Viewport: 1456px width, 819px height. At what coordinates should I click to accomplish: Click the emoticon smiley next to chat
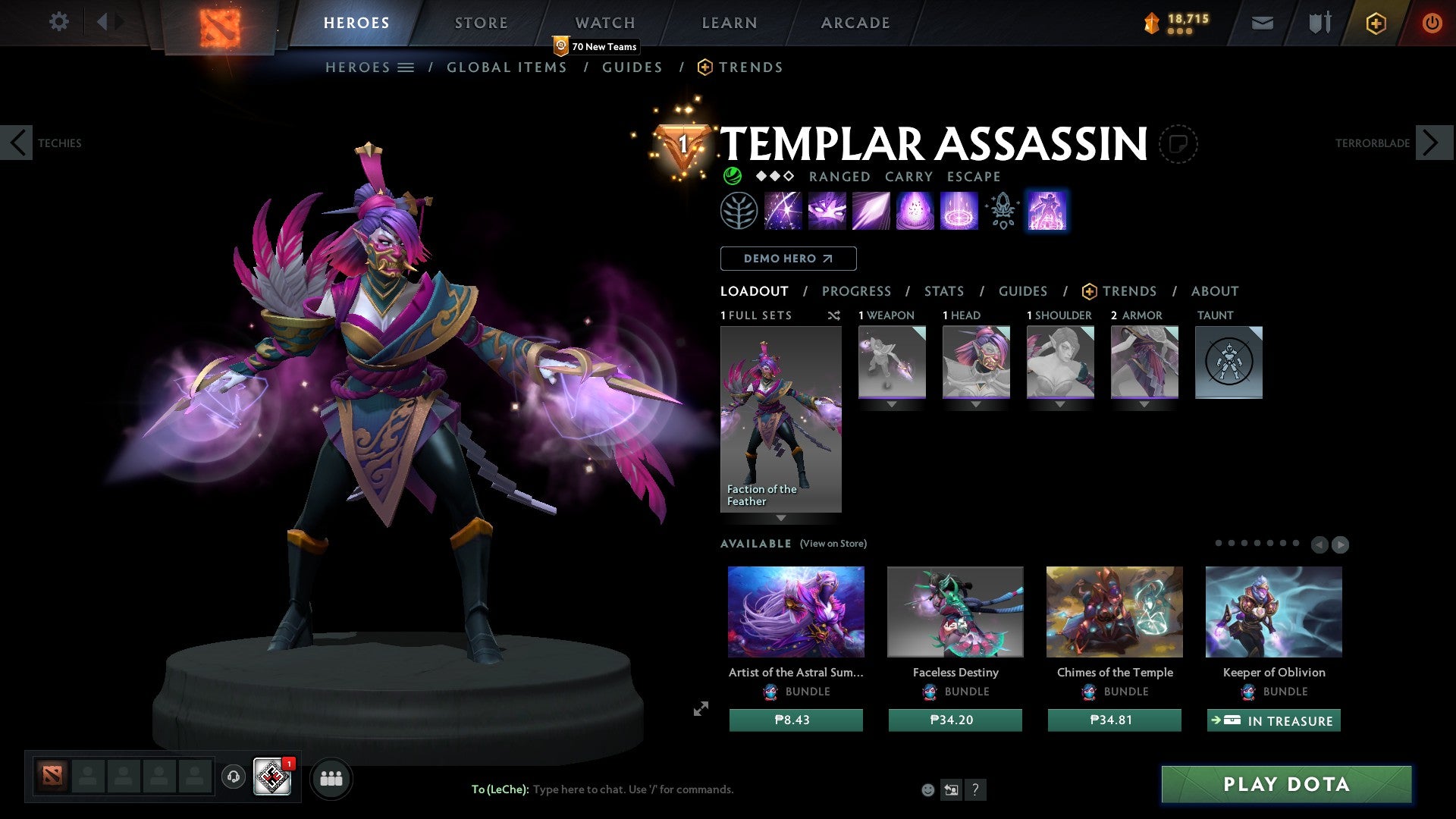(927, 789)
